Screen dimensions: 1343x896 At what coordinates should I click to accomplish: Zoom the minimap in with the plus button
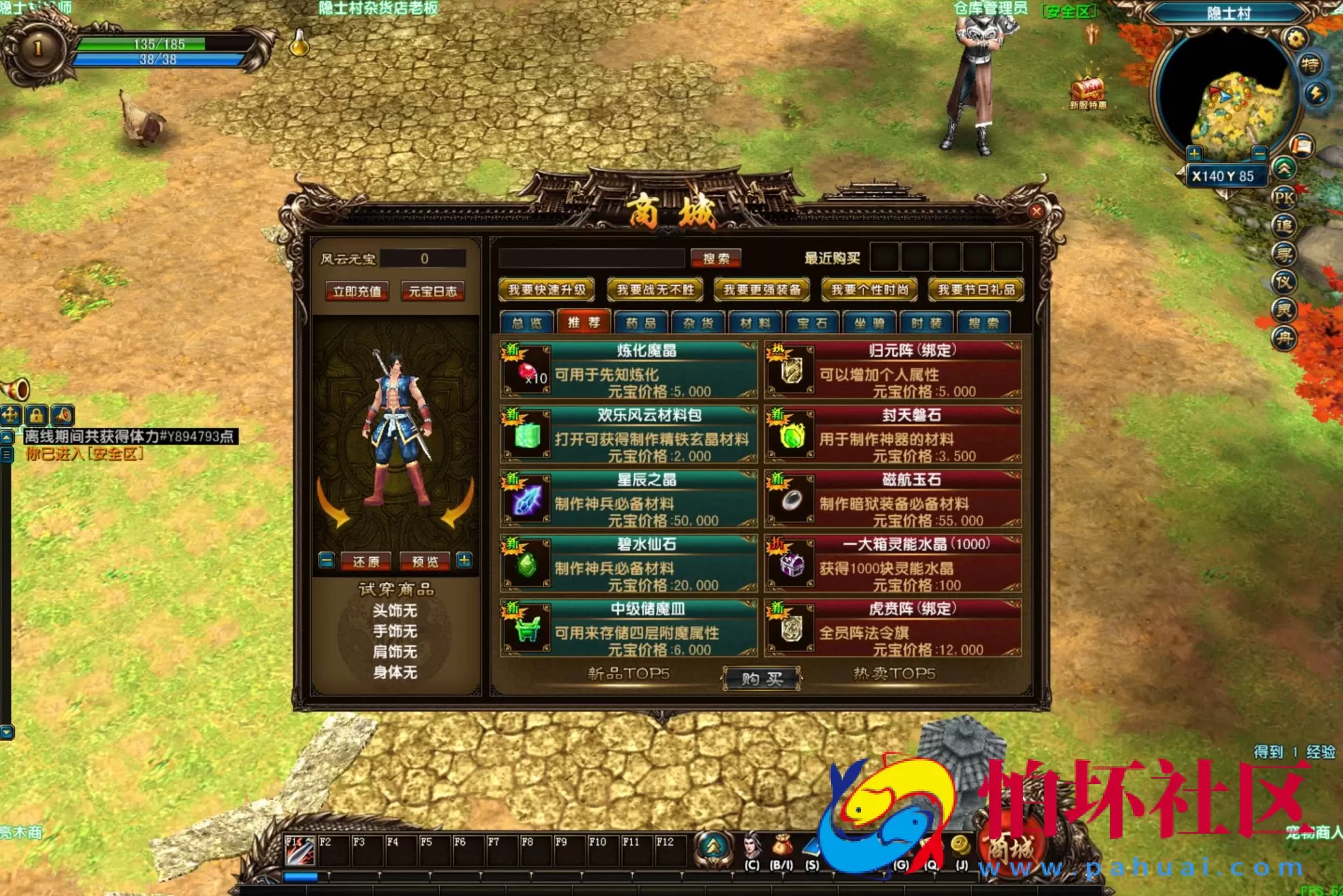tap(1195, 153)
